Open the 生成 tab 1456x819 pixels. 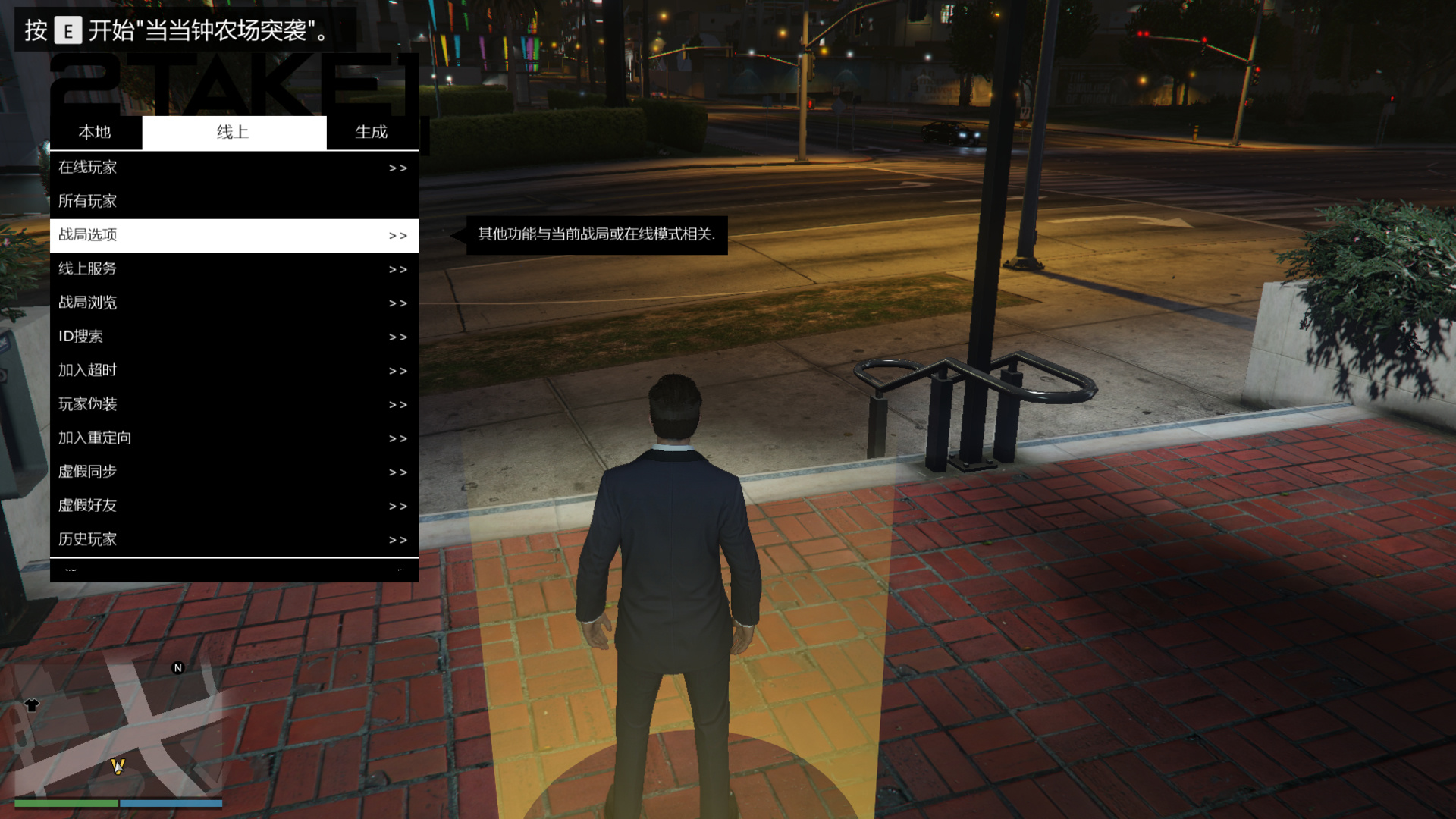pyautogui.click(x=372, y=133)
